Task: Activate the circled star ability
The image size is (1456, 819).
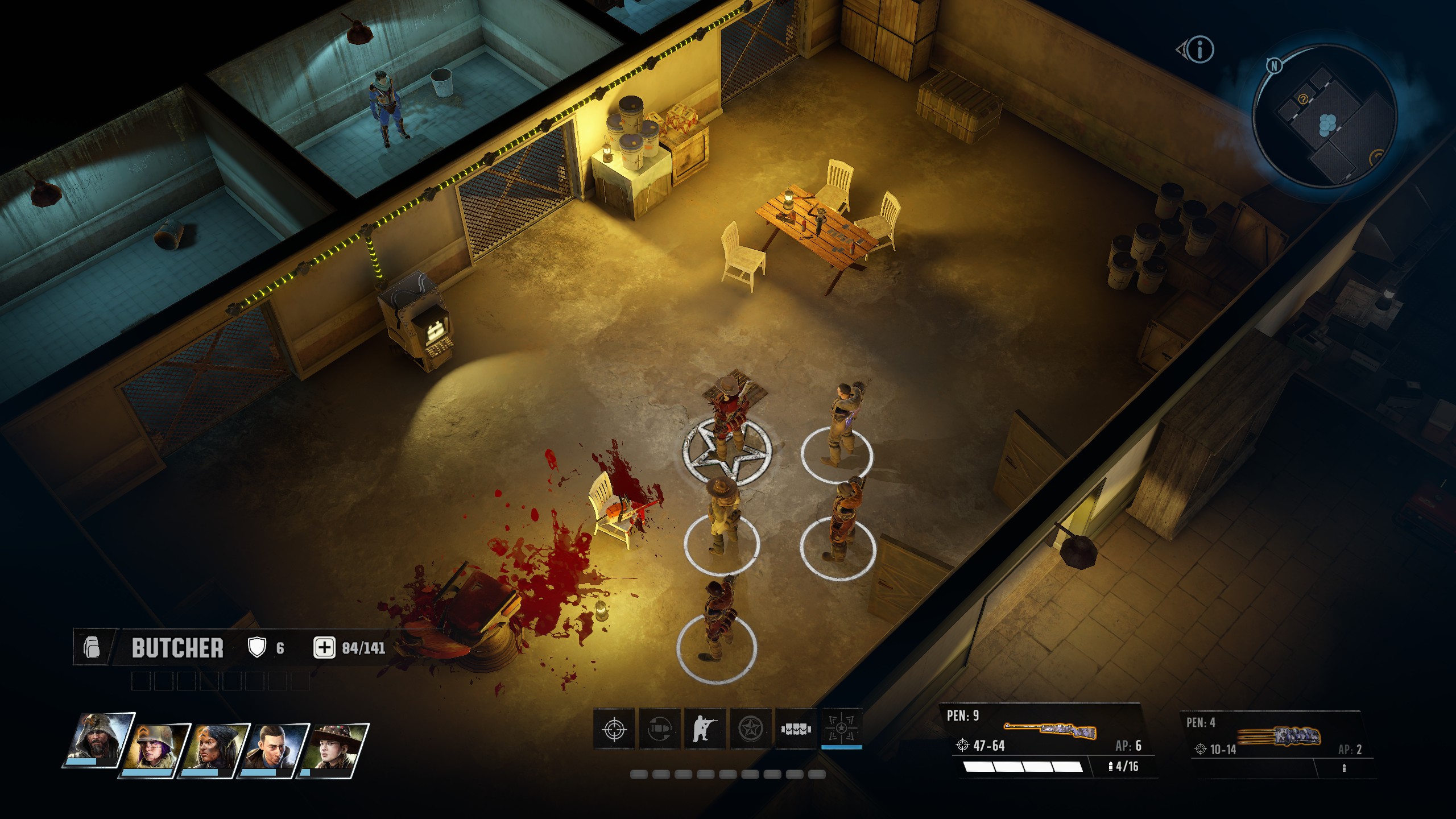Action: 751,729
